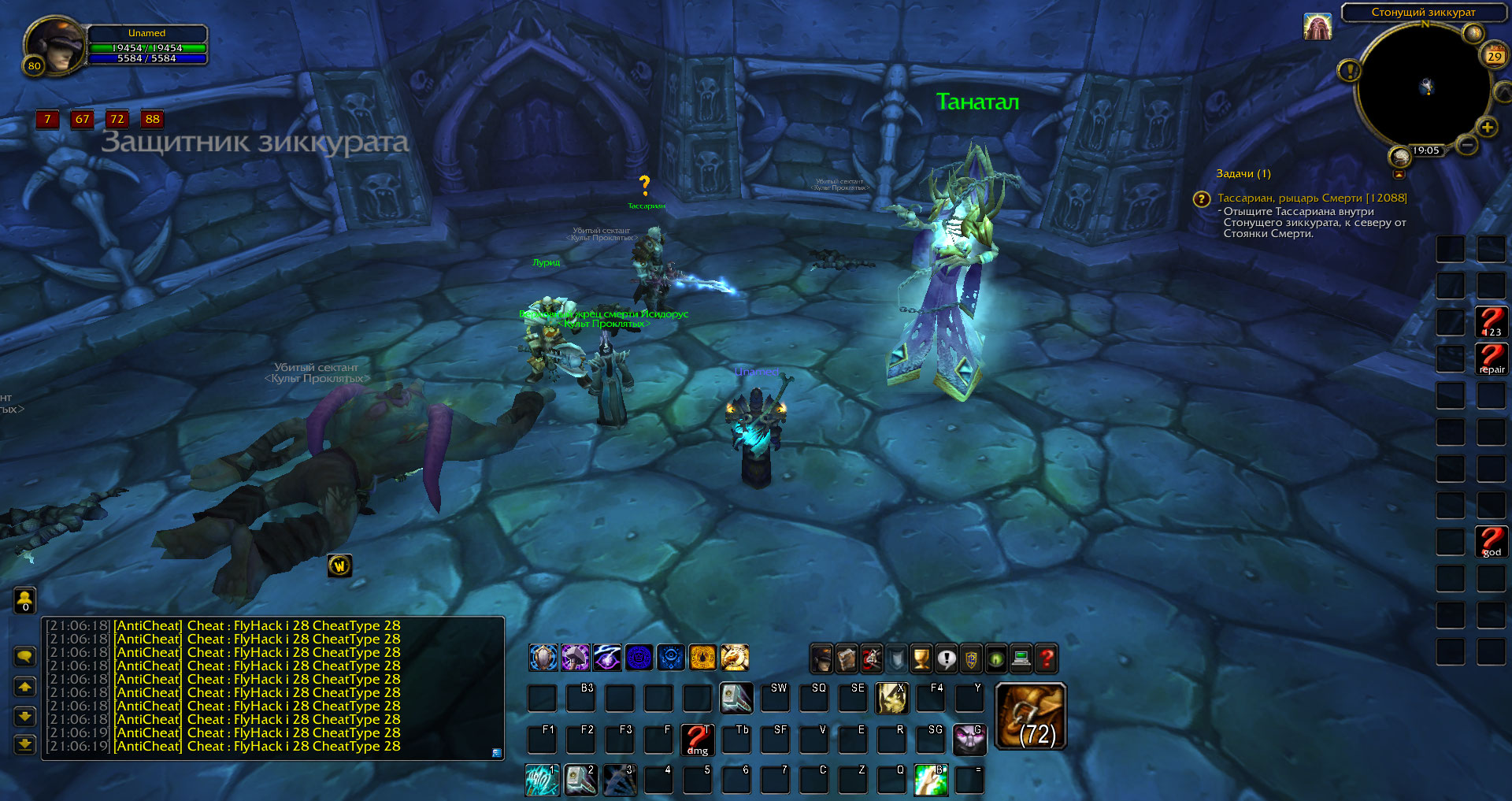Open the backpack bag showing (72)
1512x801 pixels.
pyautogui.click(x=1031, y=716)
